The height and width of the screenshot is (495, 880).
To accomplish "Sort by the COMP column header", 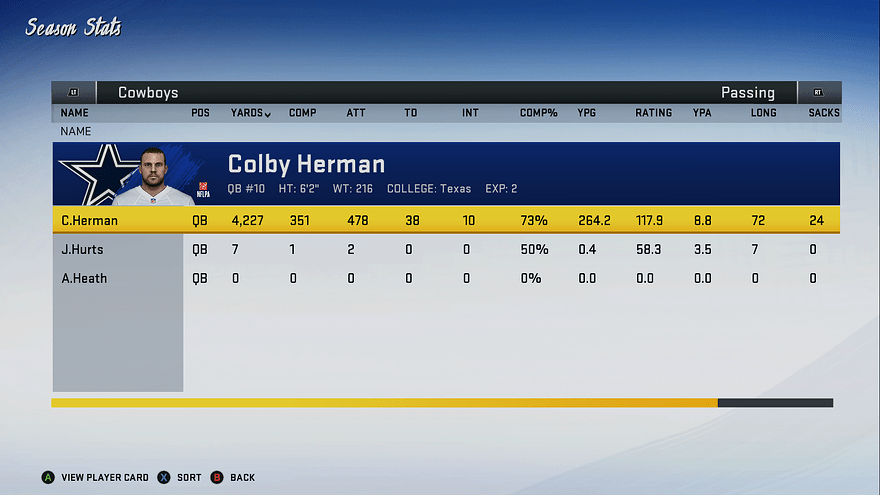I will (302, 113).
